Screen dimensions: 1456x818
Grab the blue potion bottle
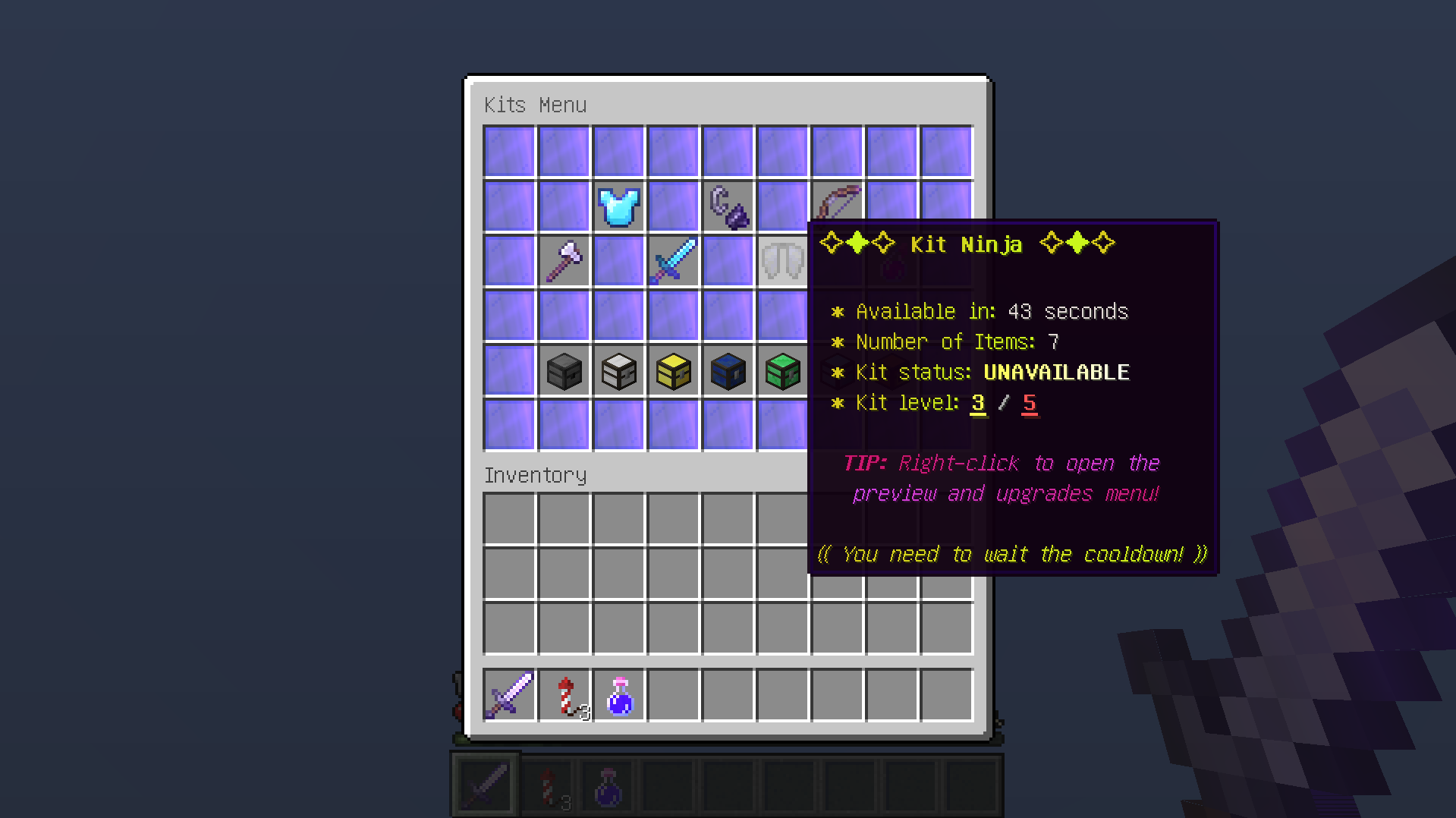tap(618, 695)
